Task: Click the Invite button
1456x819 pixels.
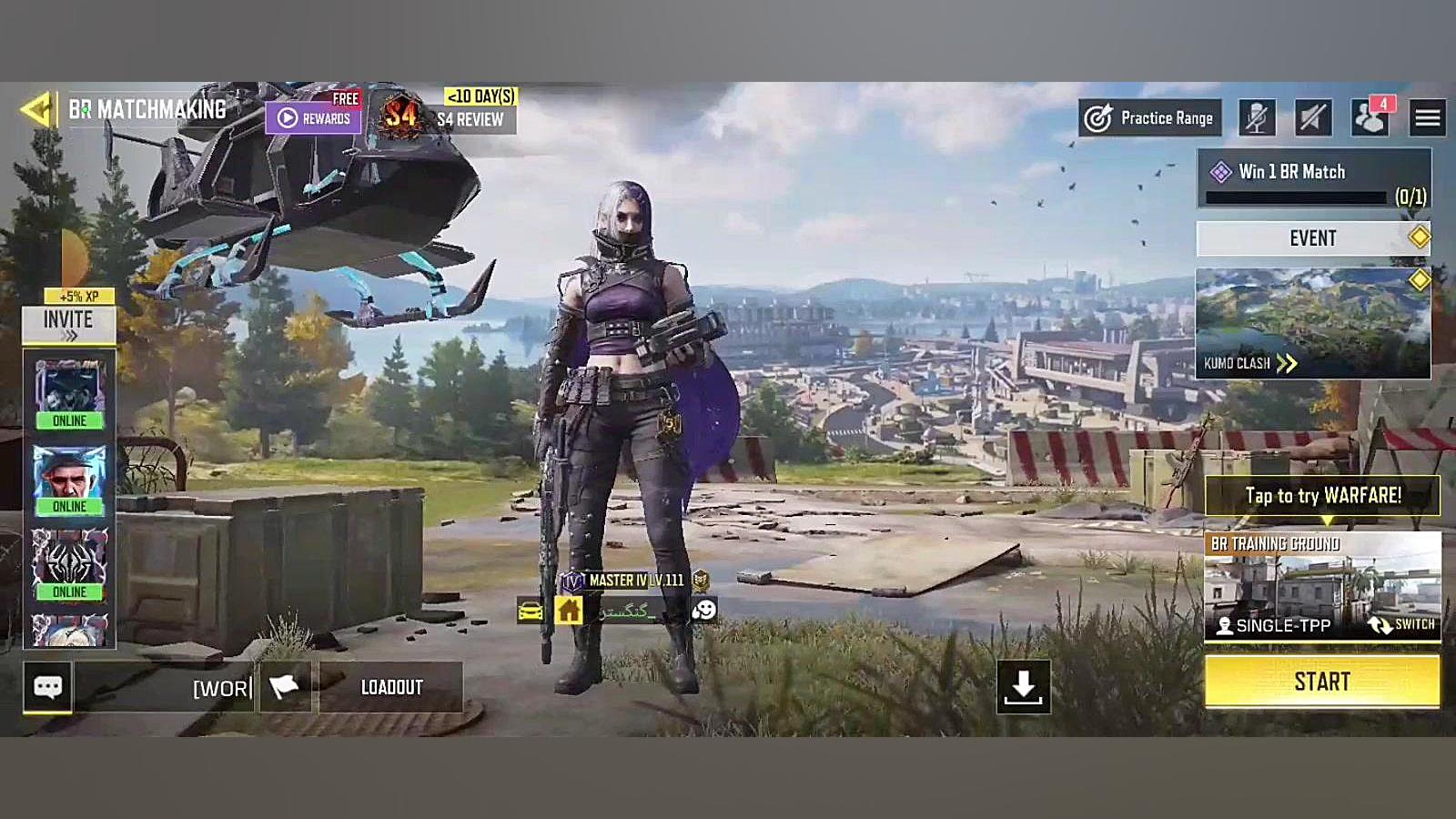Action: 68,323
